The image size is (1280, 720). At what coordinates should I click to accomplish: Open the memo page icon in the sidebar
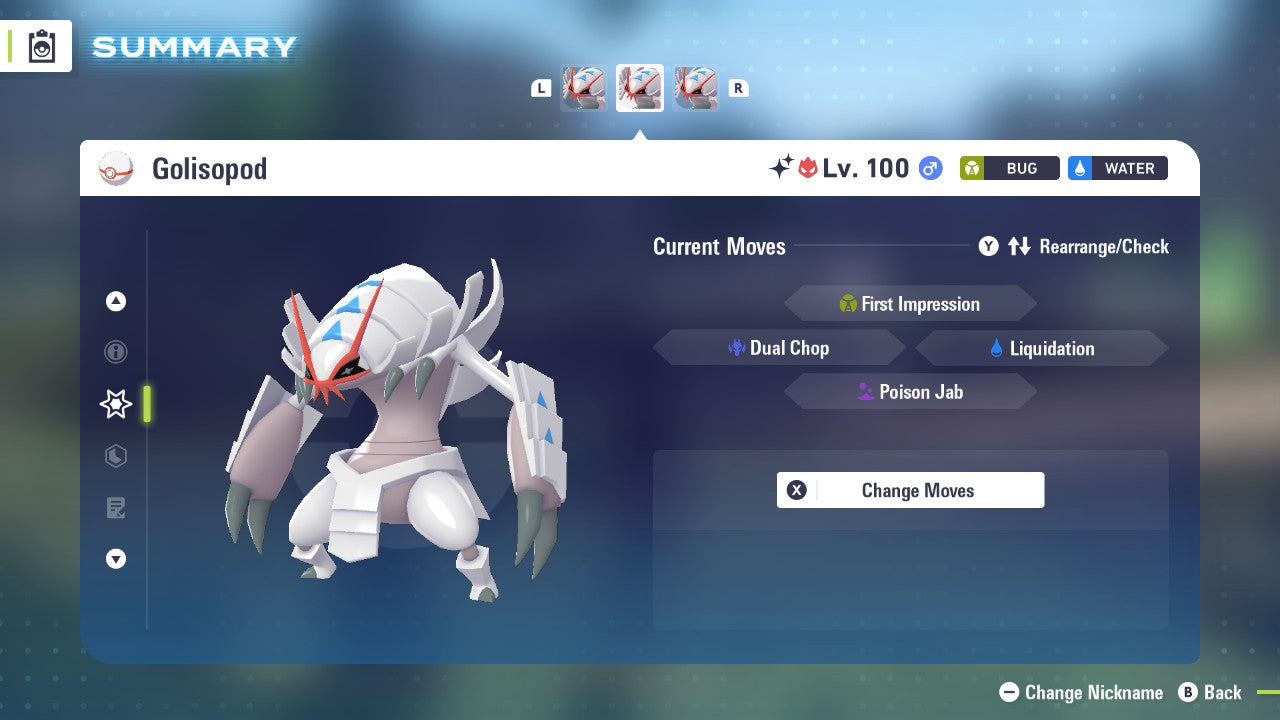coord(115,508)
